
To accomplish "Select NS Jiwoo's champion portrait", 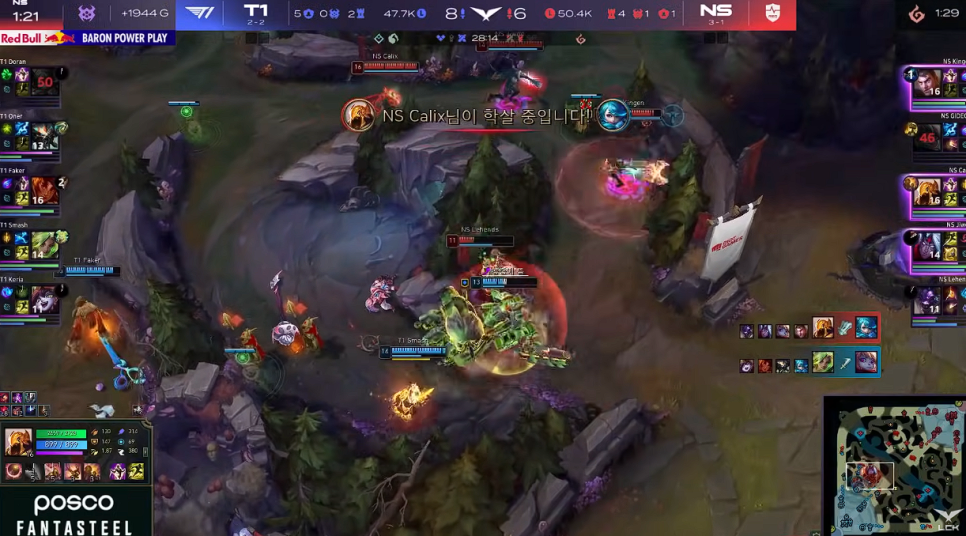I will pyautogui.click(x=927, y=246).
